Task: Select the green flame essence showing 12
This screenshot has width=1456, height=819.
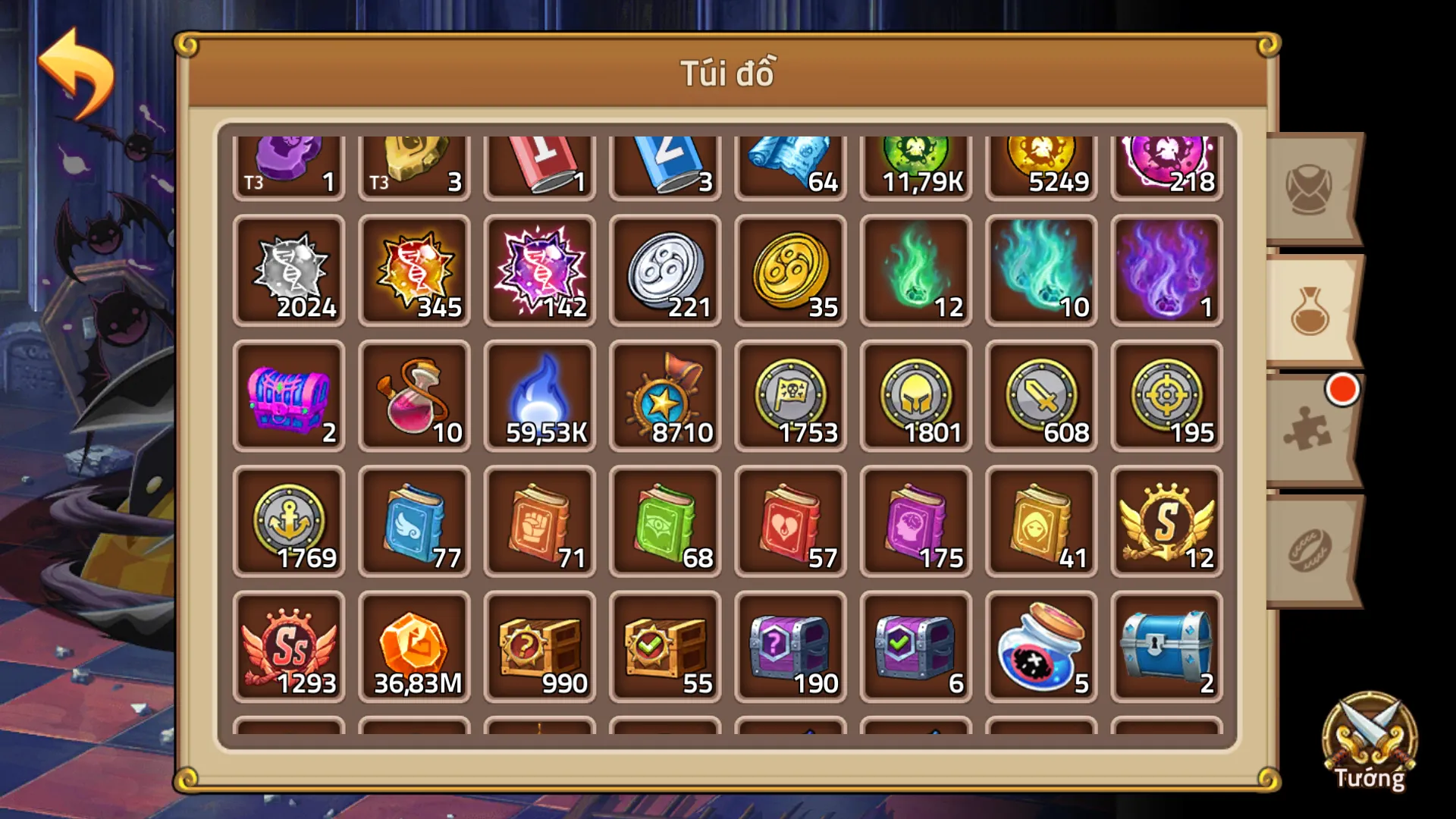Action: pyautogui.click(x=915, y=271)
